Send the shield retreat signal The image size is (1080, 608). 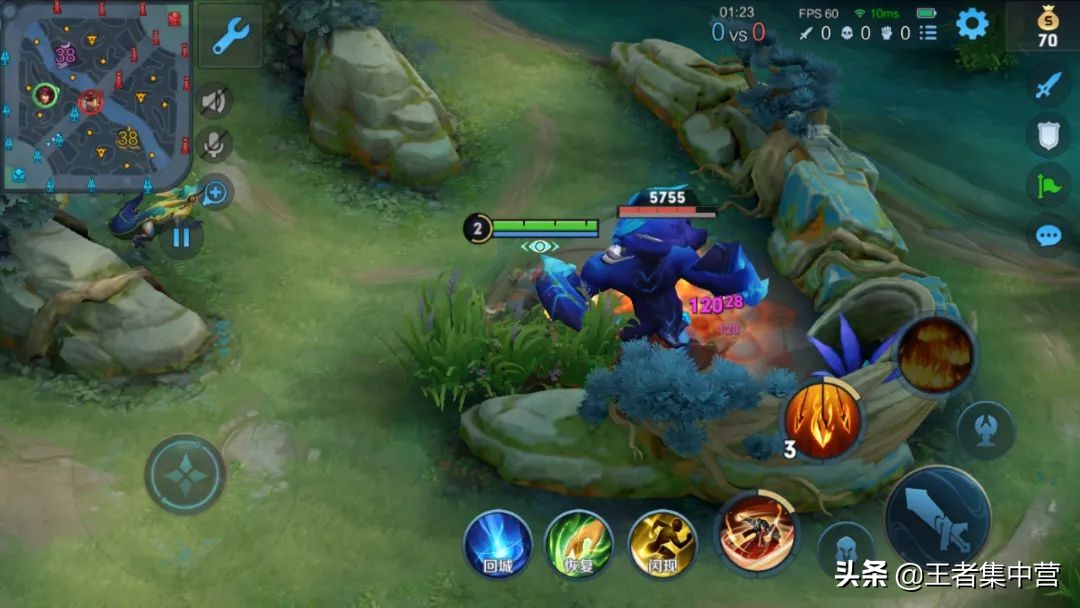click(1047, 135)
